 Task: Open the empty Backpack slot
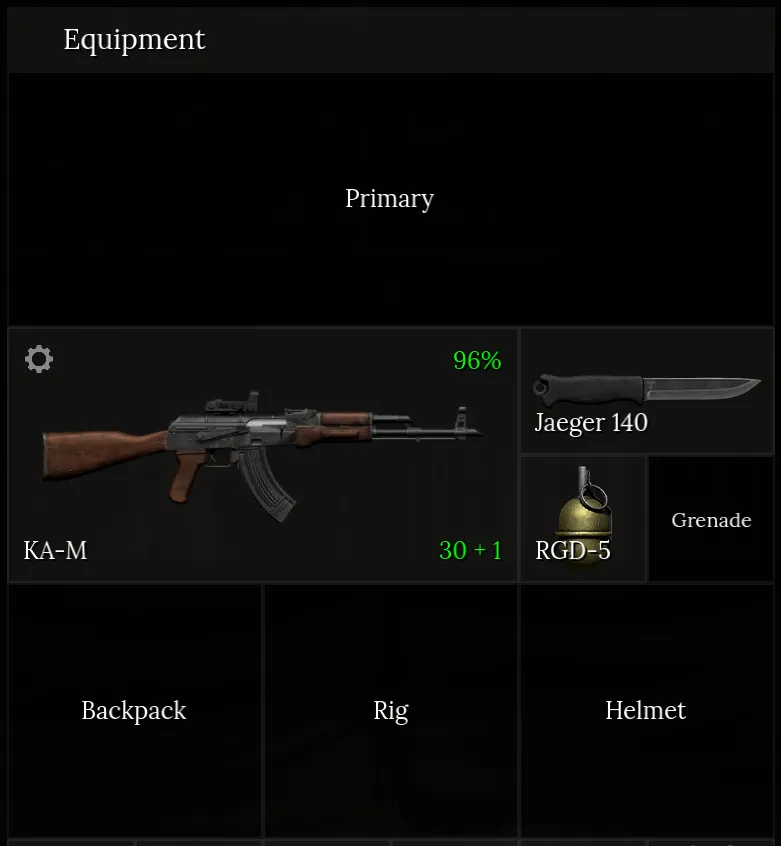tap(134, 711)
